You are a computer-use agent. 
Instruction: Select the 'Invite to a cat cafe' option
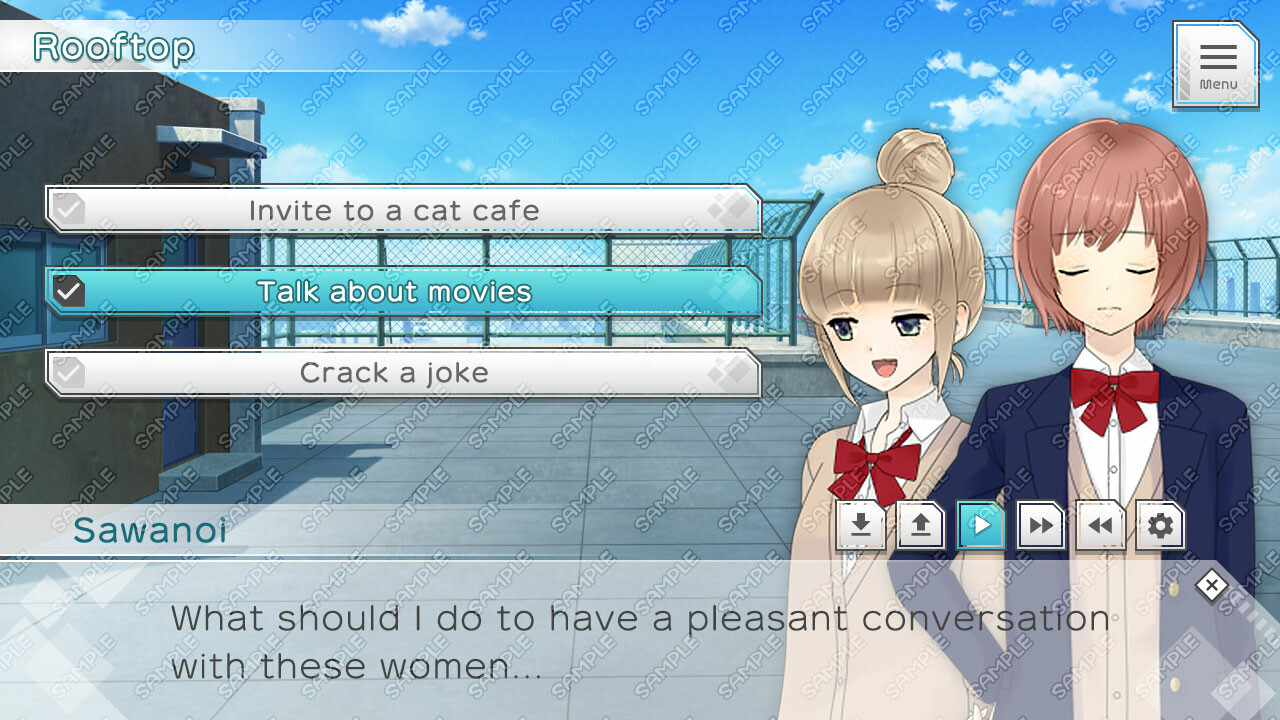395,210
